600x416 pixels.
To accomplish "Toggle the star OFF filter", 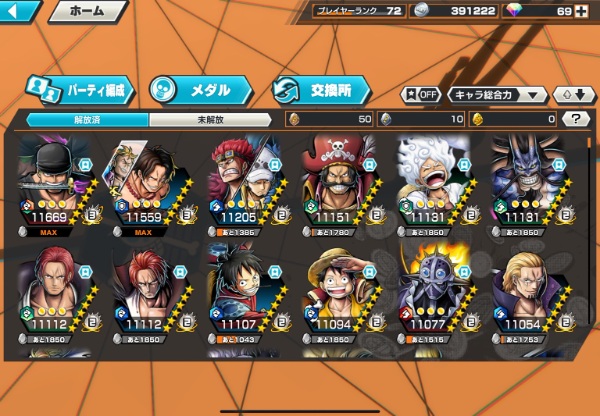I will (421, 95).
